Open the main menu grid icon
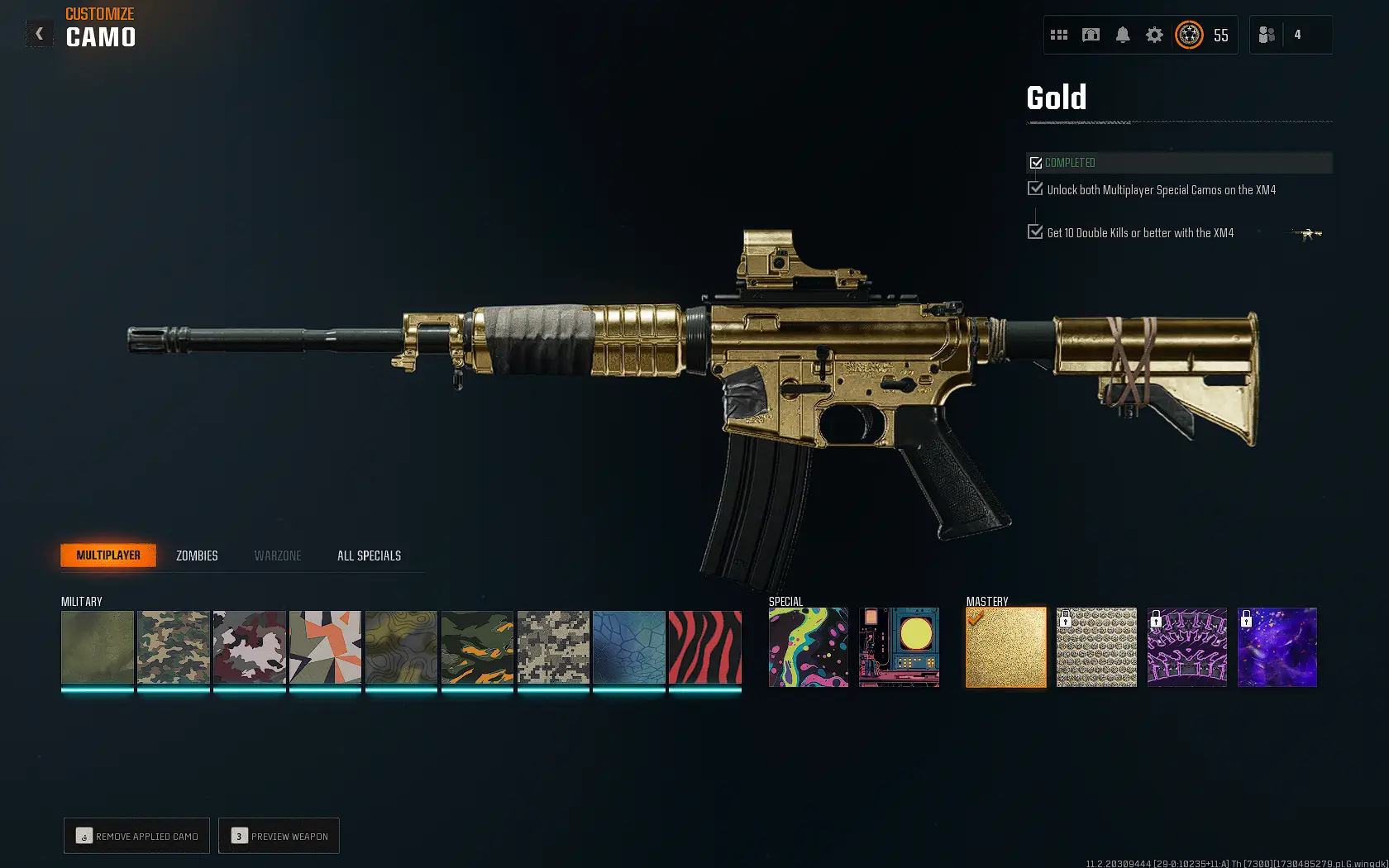The height and width of the screenshot is (868, 1389). point(1059,35)
